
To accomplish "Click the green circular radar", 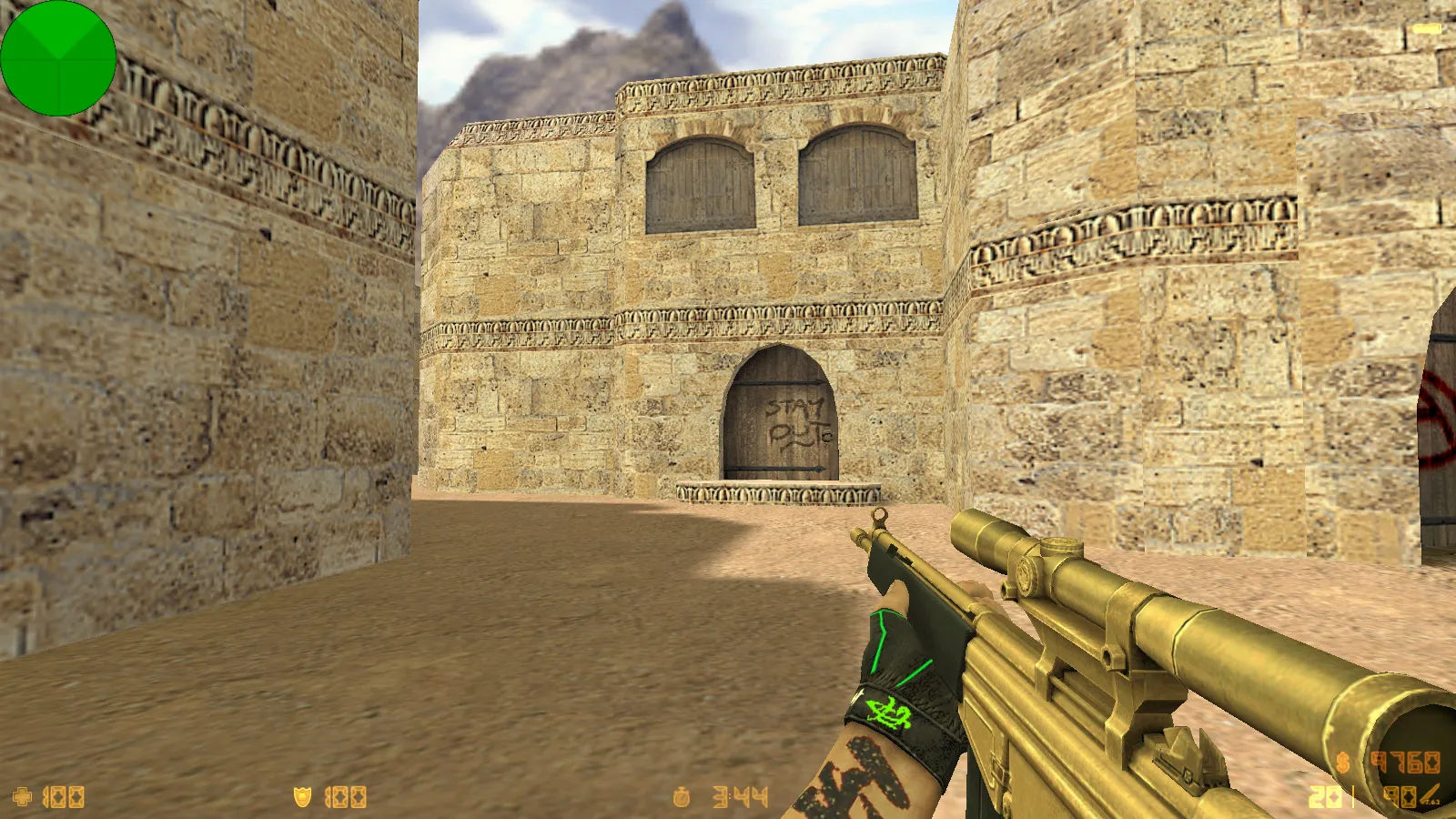I will [x=58, y=58].
